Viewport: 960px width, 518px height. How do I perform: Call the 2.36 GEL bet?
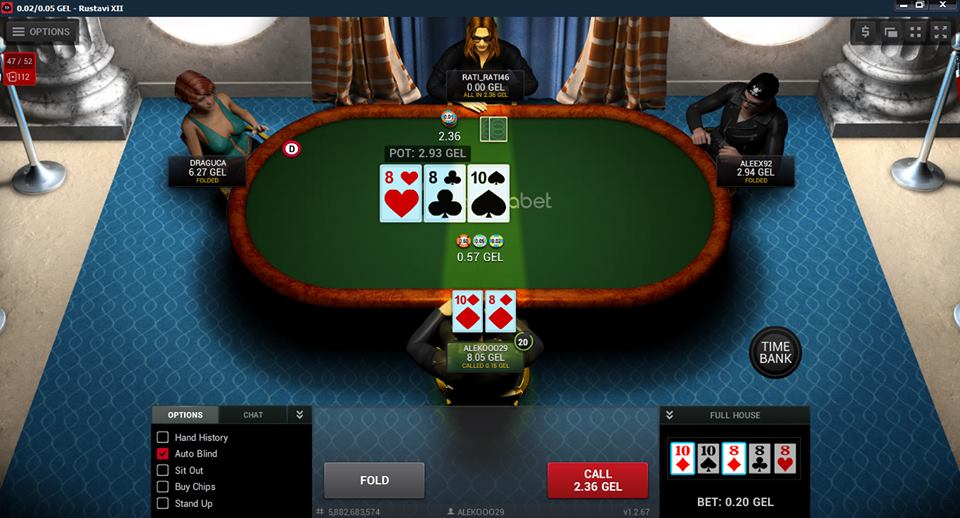[x=597, y=480]
